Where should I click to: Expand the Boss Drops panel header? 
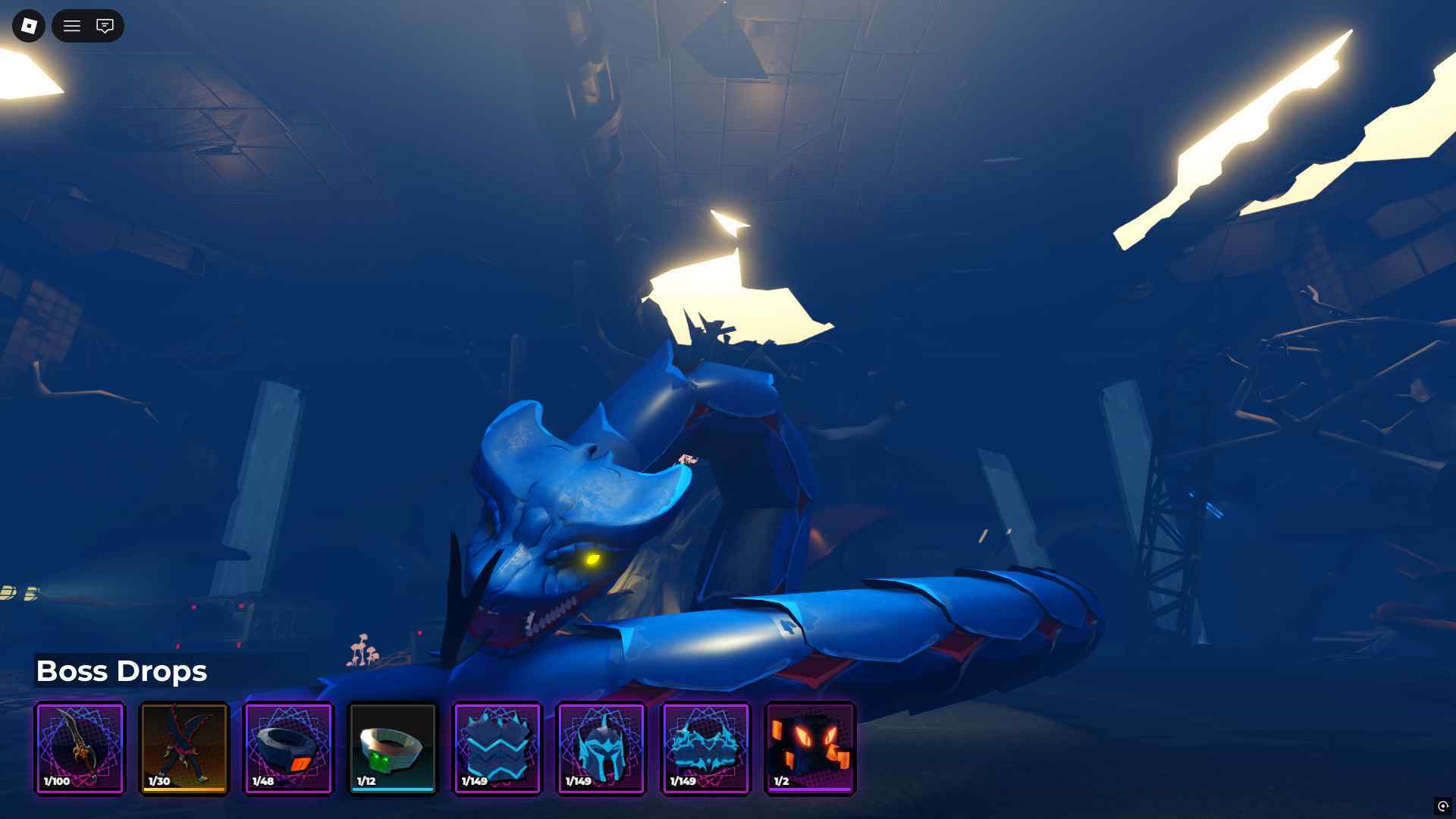pos(122,671)
